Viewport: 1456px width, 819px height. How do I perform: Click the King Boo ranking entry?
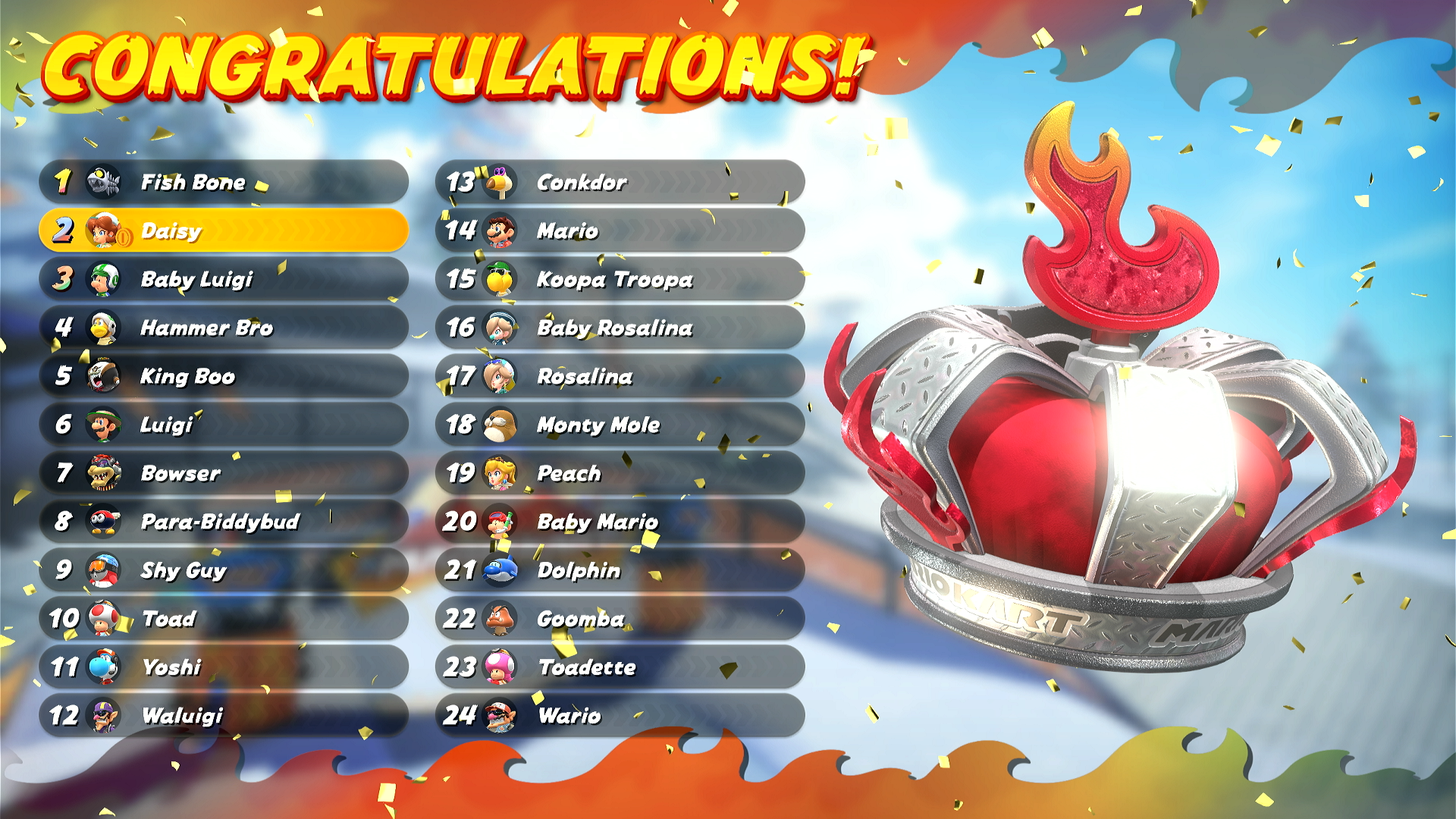tap(224, 376)
